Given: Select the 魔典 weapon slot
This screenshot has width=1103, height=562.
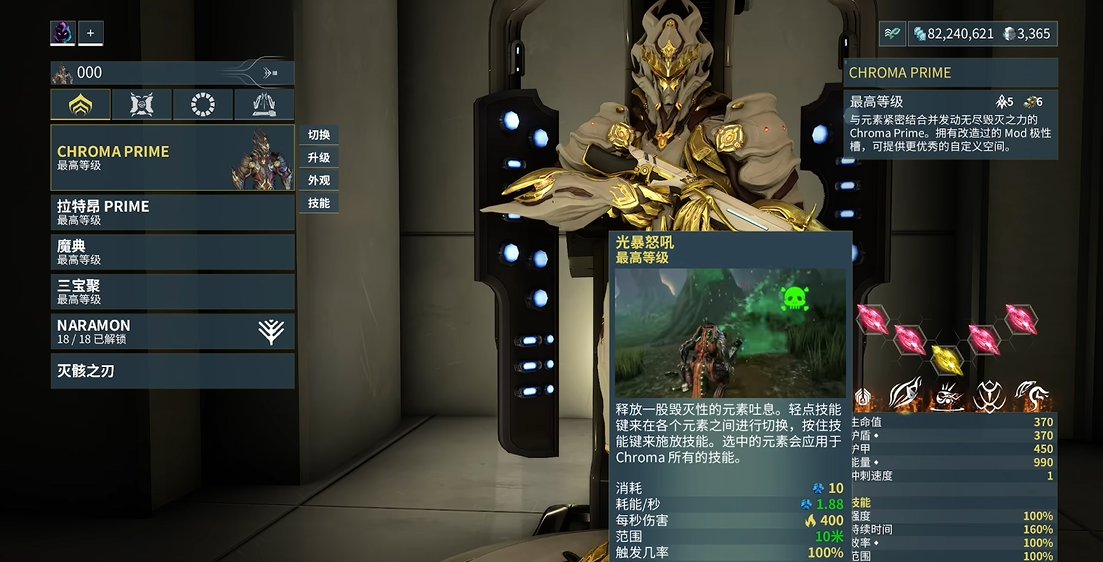Looking at the screenshot, I should [172, 252].
